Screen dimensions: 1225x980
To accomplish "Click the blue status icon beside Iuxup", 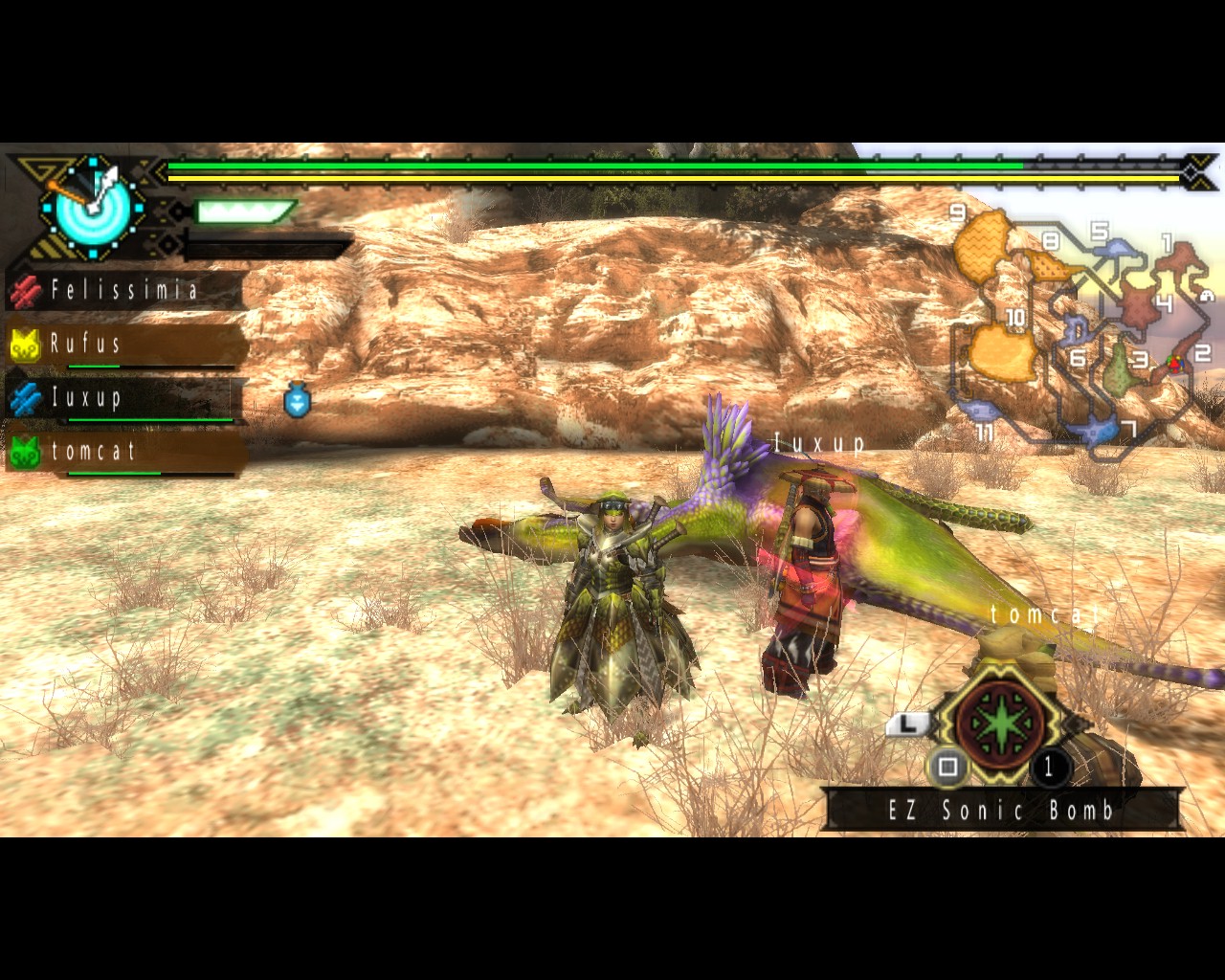I will point(298,402).
